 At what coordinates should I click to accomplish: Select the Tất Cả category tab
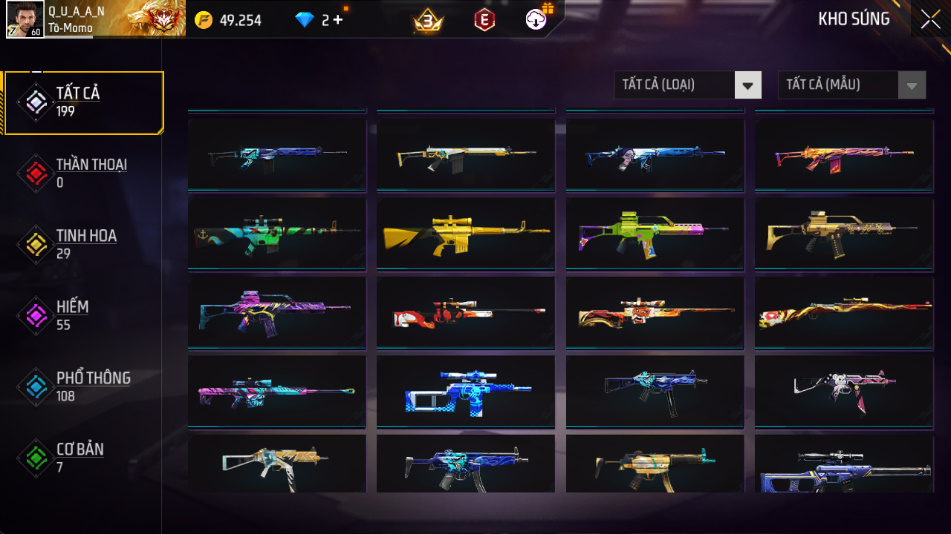tap(84, 102)
